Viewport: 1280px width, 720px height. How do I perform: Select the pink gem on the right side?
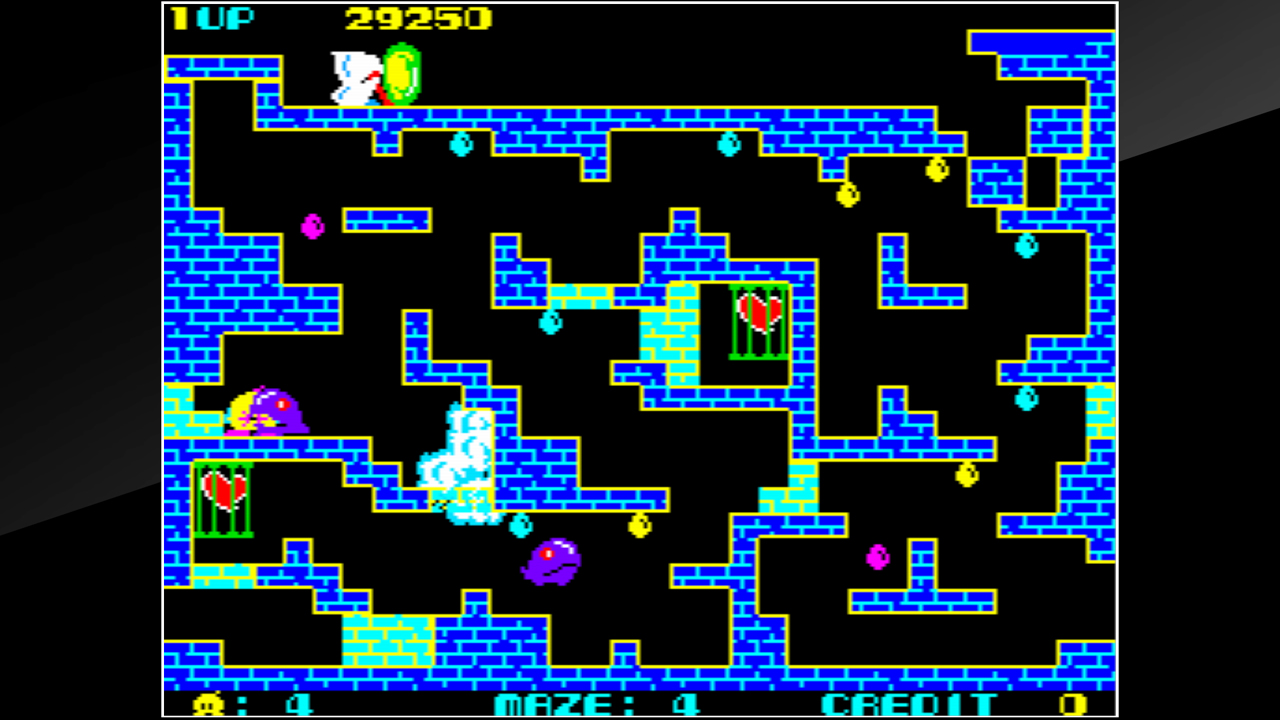[876, 558]
